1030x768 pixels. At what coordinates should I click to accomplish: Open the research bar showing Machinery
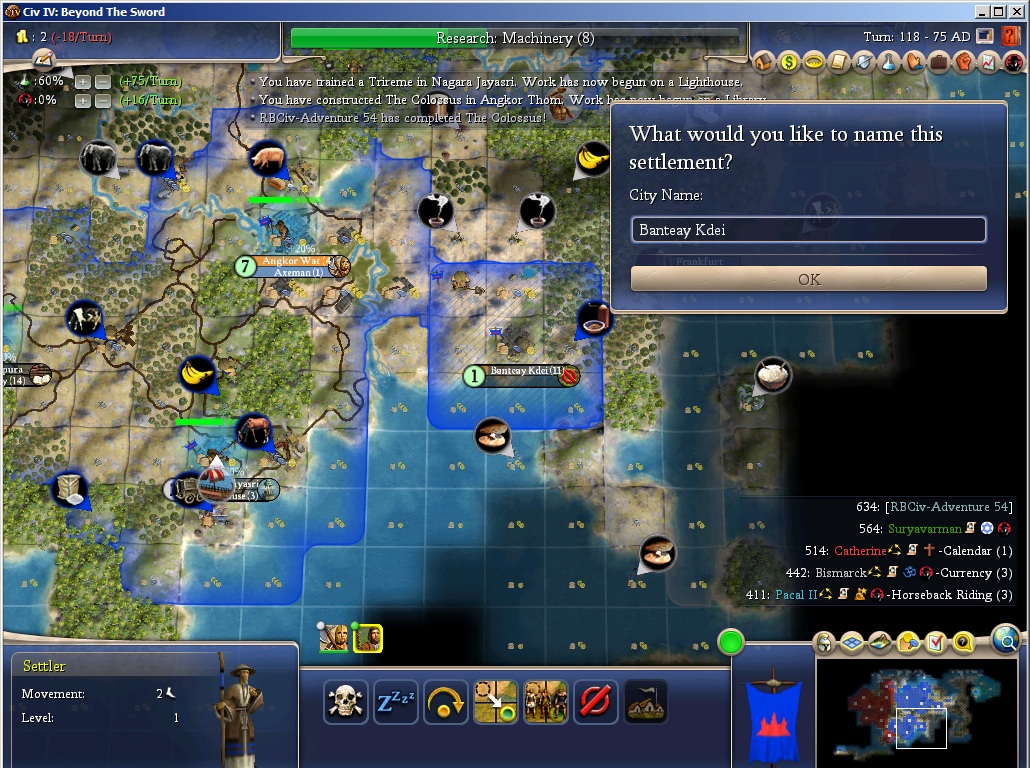coord(515,38)
